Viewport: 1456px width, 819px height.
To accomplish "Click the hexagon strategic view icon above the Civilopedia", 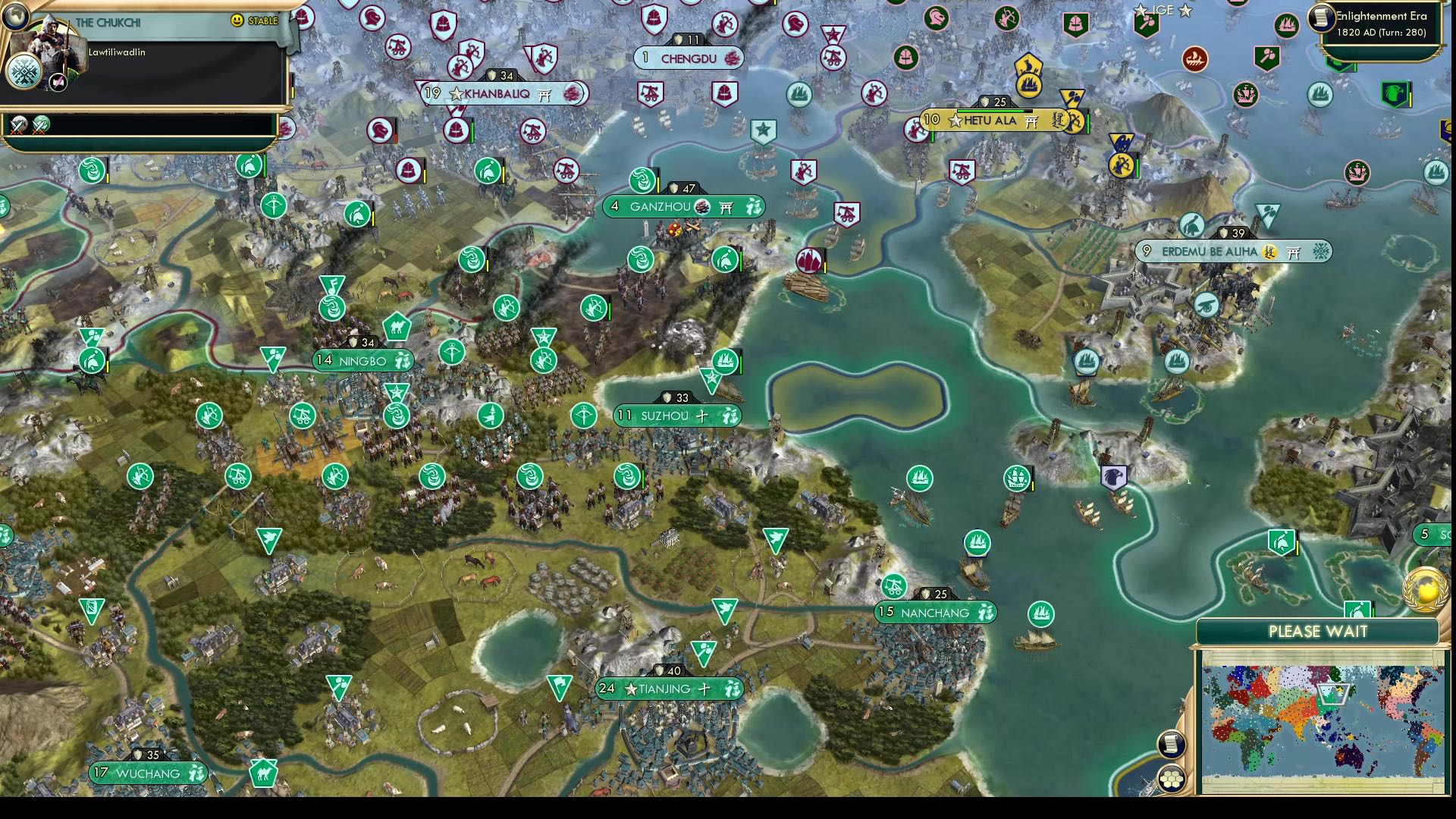I will click(1171, 778).
